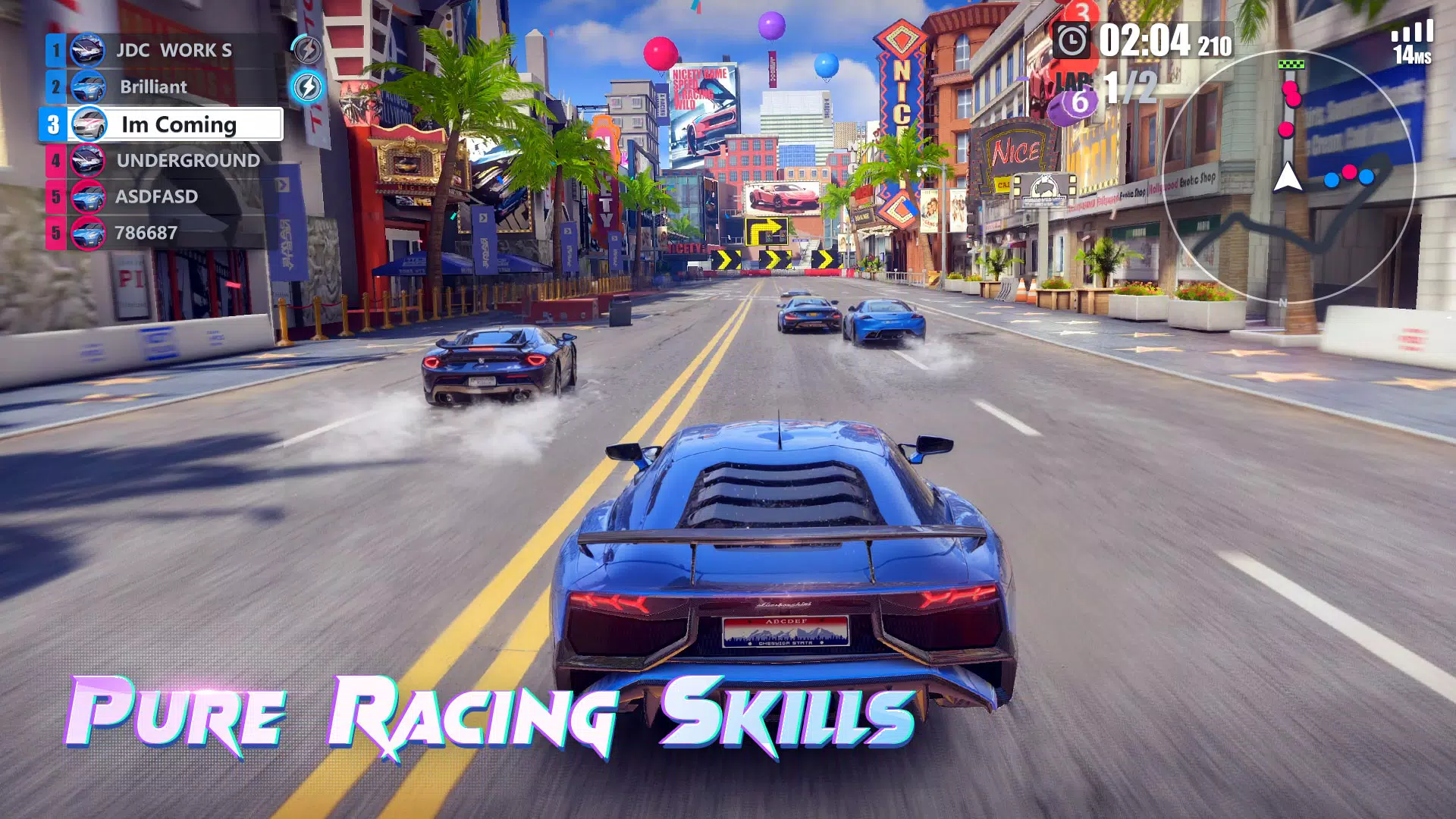The width and height of the screenshot is (1456, 819).
Task: Toggle highlight on the Im Coming leaderboard row
Action: 179,124
